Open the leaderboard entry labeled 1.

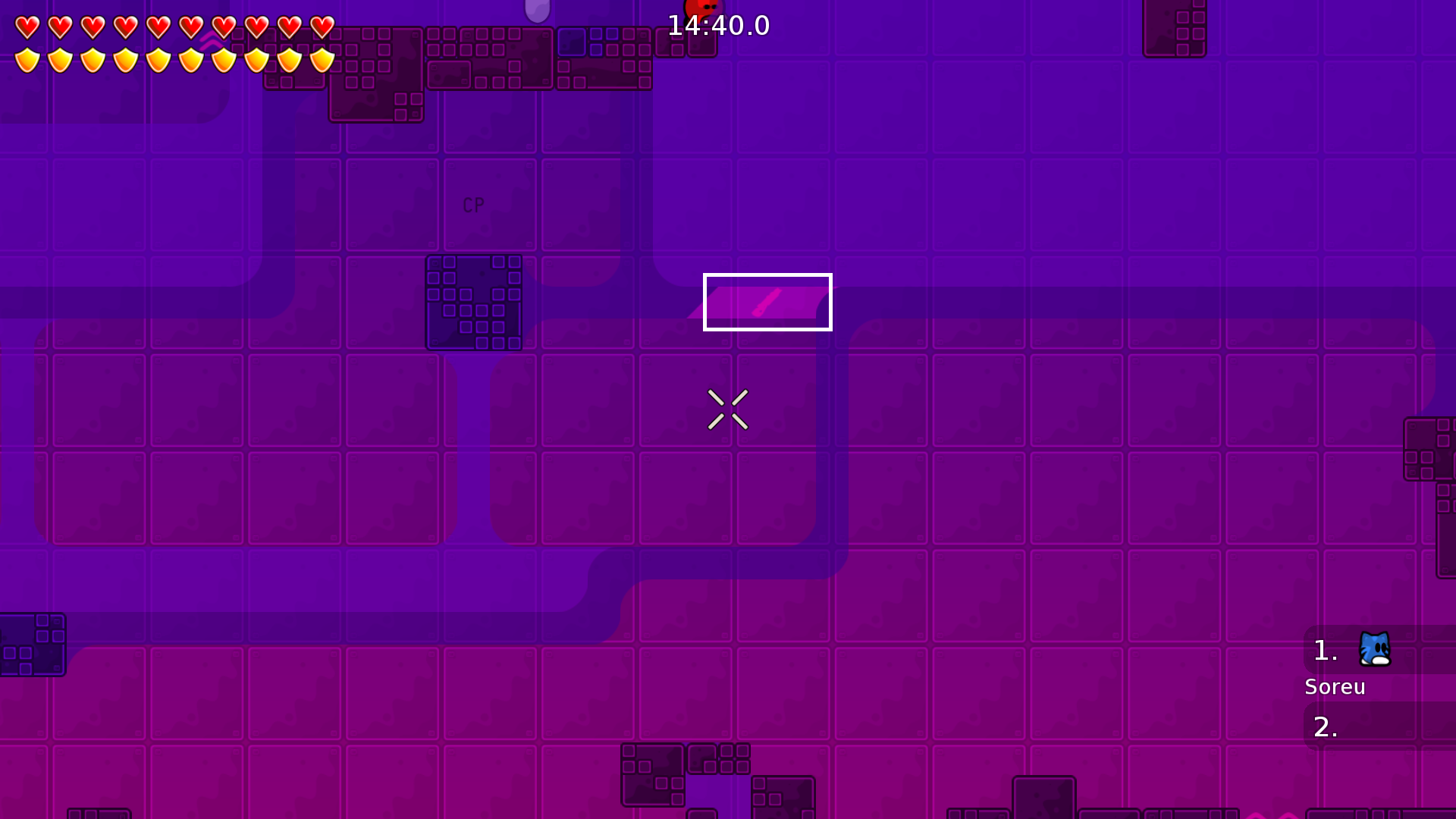tap(1326, 651)
